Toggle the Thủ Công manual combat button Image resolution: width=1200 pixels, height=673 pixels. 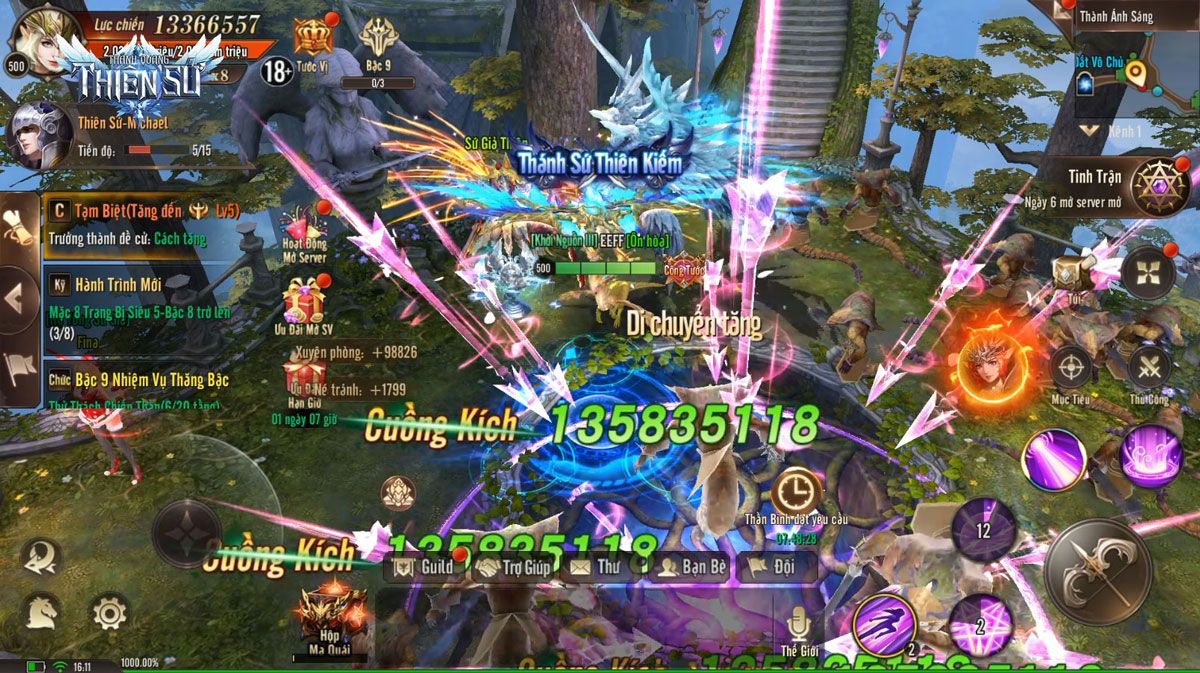(x=1148, y=368)
